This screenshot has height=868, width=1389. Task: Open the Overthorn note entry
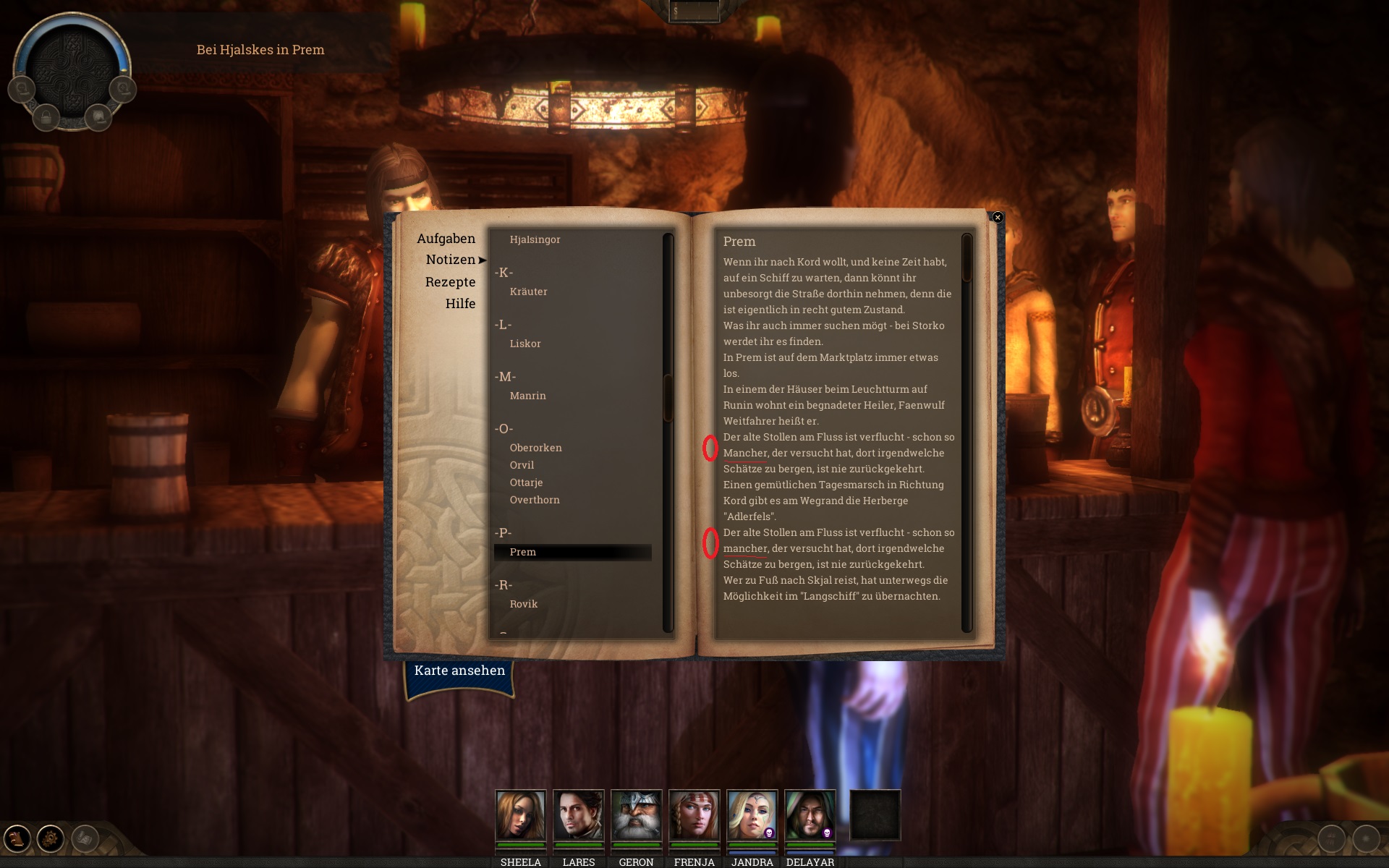pos(535,500)
